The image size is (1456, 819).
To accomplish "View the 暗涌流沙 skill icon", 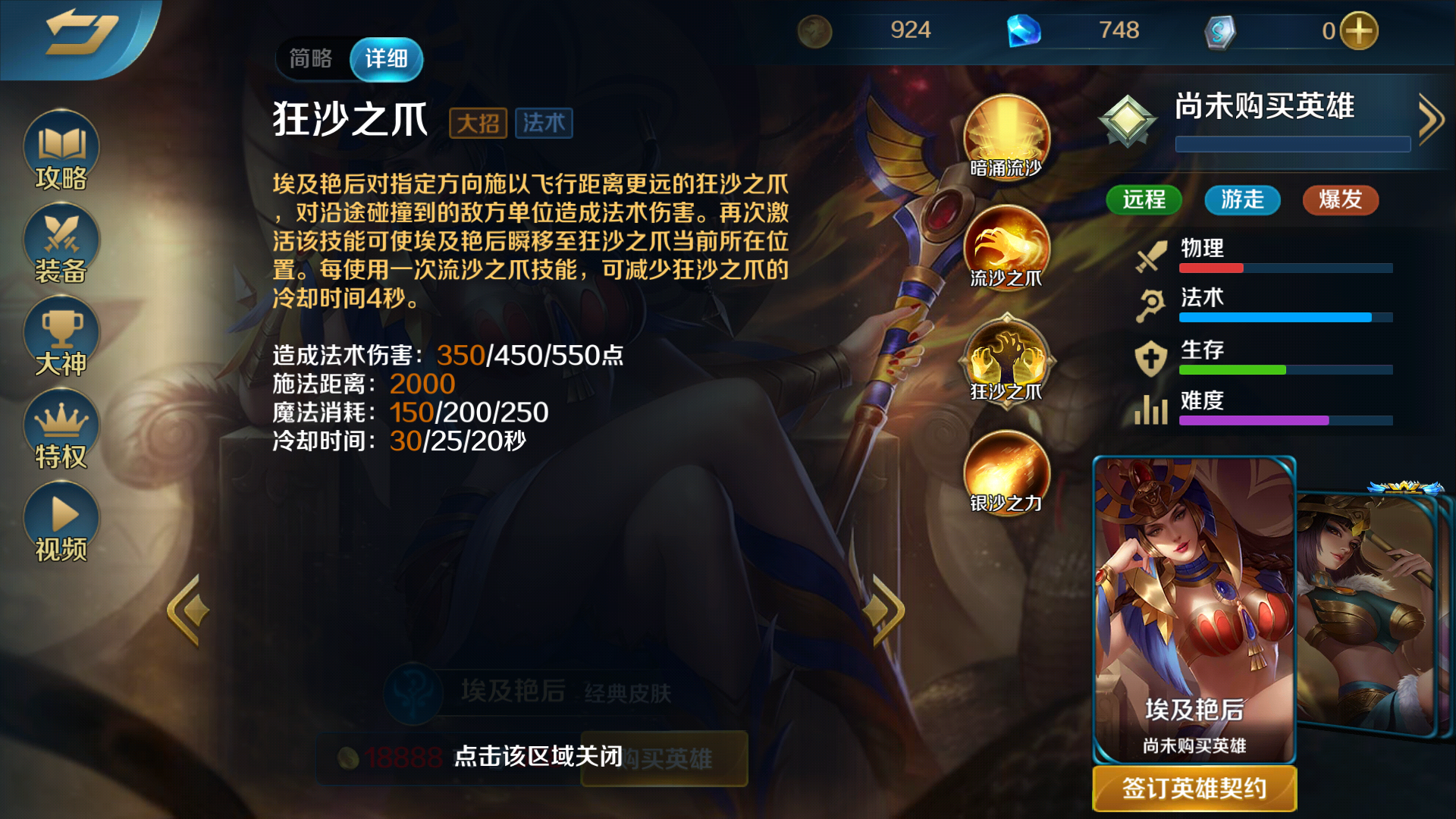I will coord(1006,136).
